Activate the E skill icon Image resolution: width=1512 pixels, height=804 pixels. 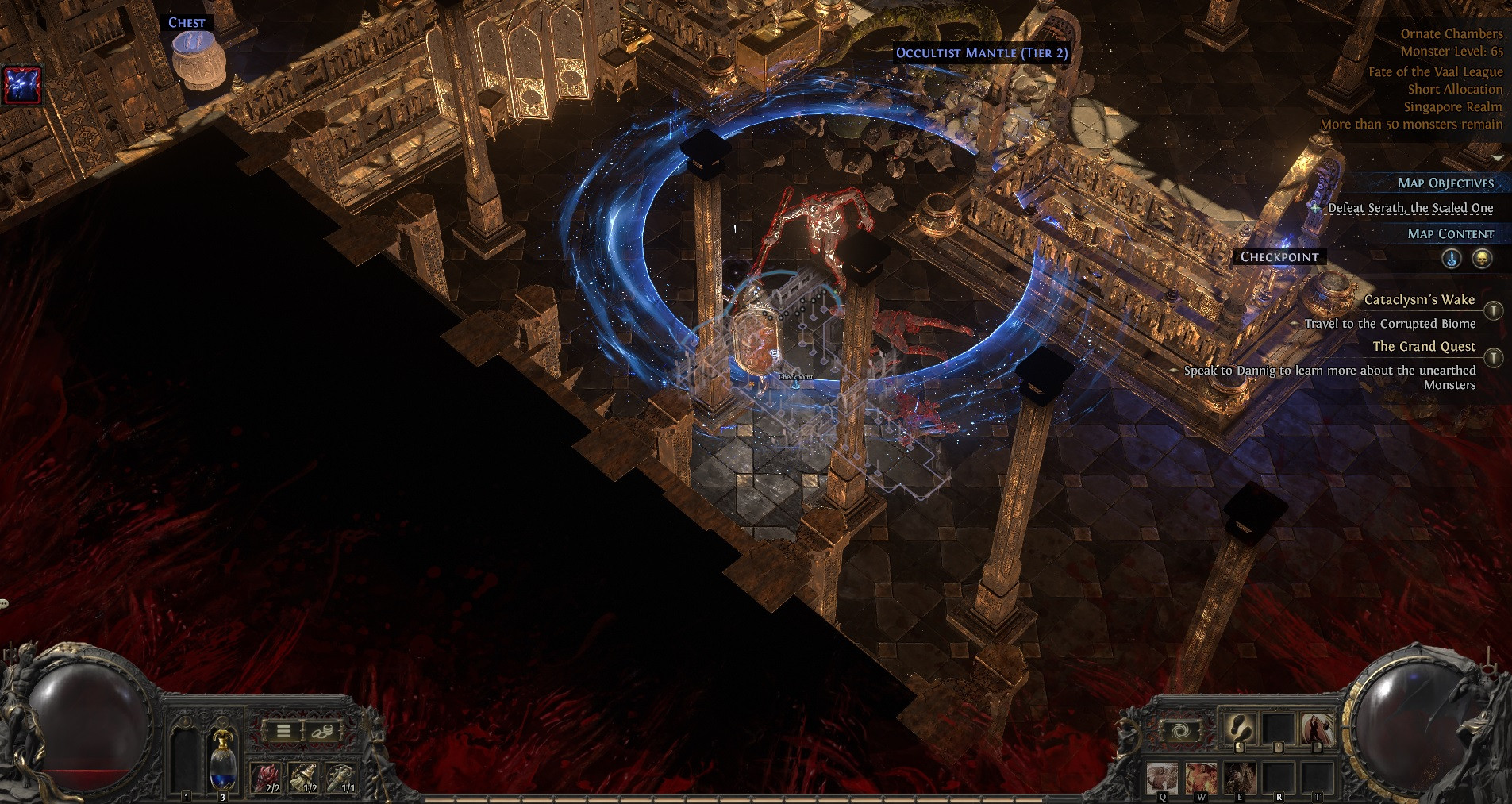click(x=1239, y=777)
